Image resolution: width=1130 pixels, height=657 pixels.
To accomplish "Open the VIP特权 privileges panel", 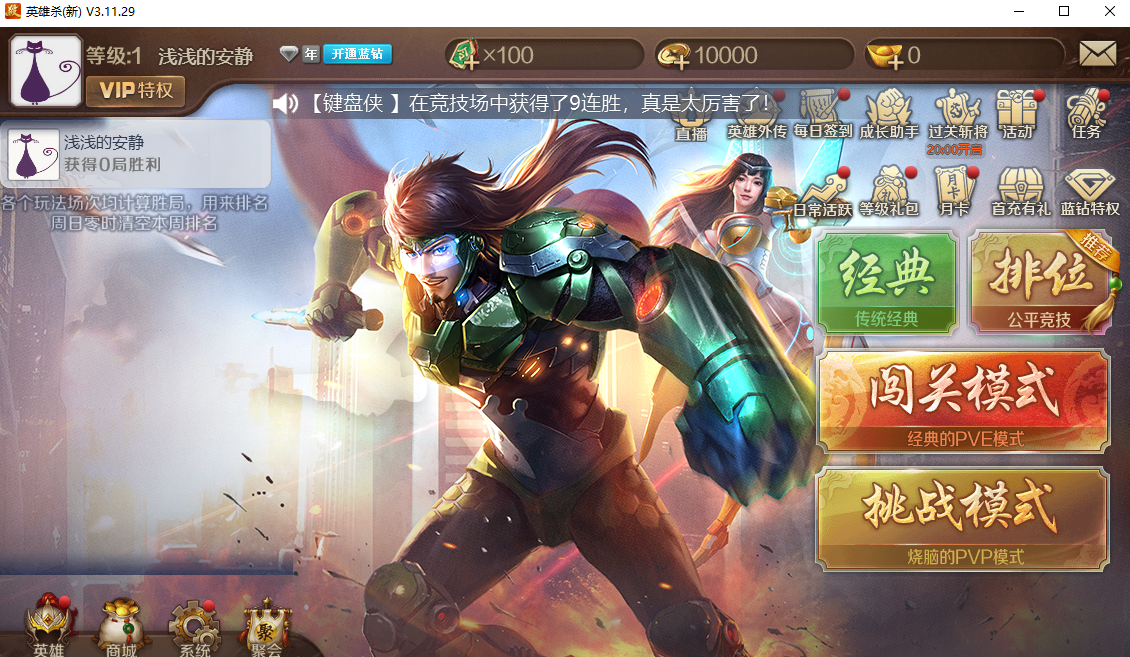I will click(x=135, y=91).
